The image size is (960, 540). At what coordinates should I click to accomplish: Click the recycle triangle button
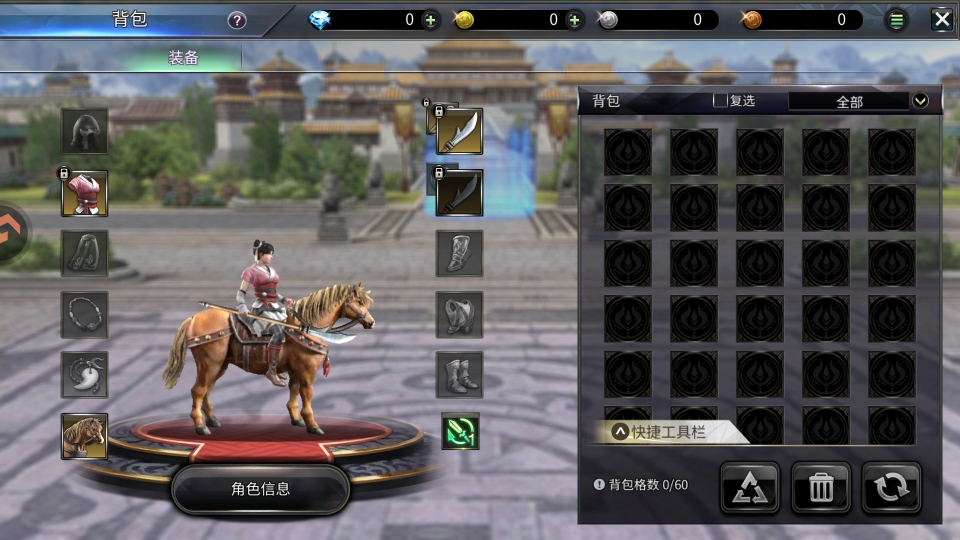749,488
